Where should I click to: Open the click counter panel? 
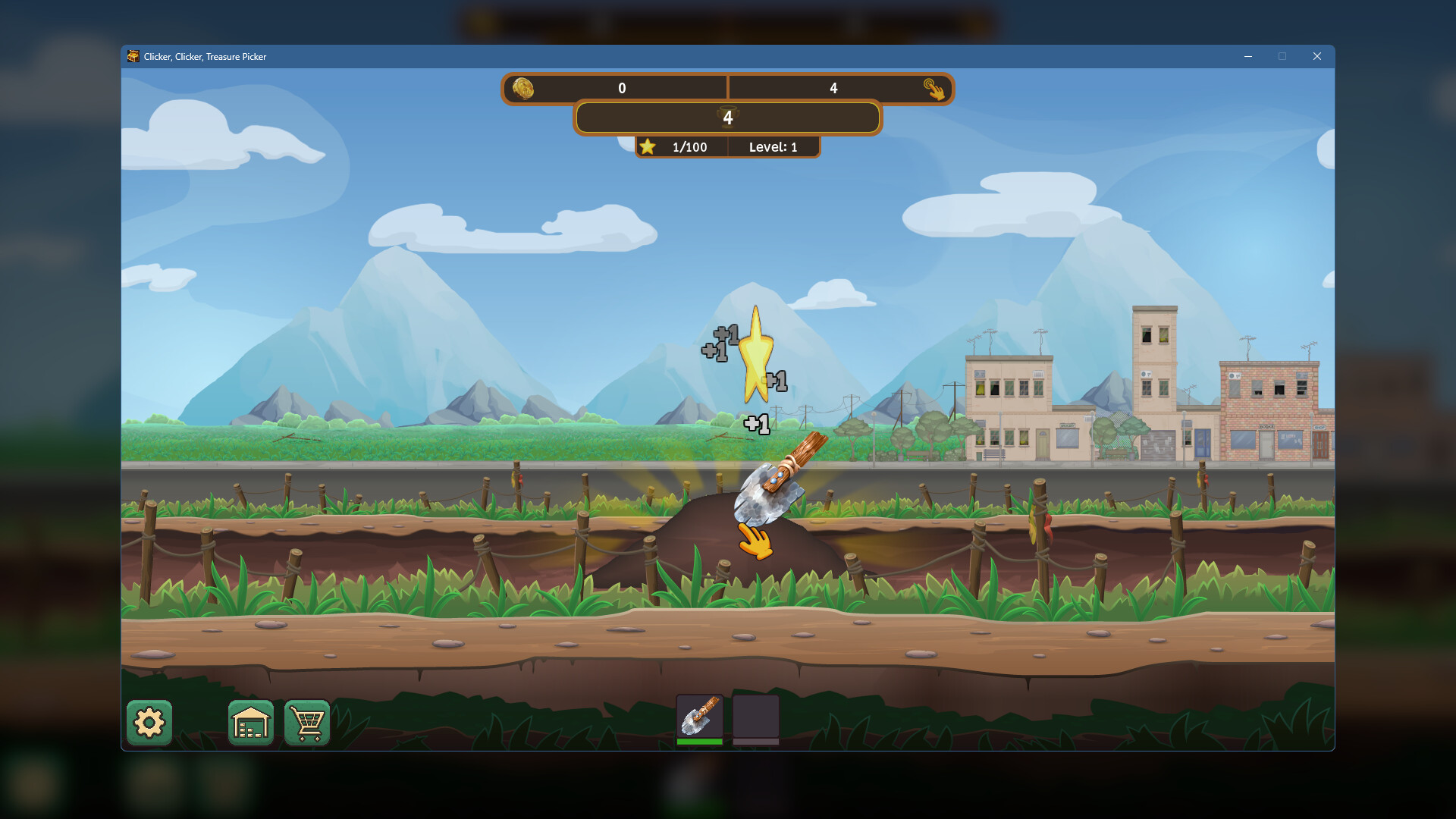pos(834,89)
